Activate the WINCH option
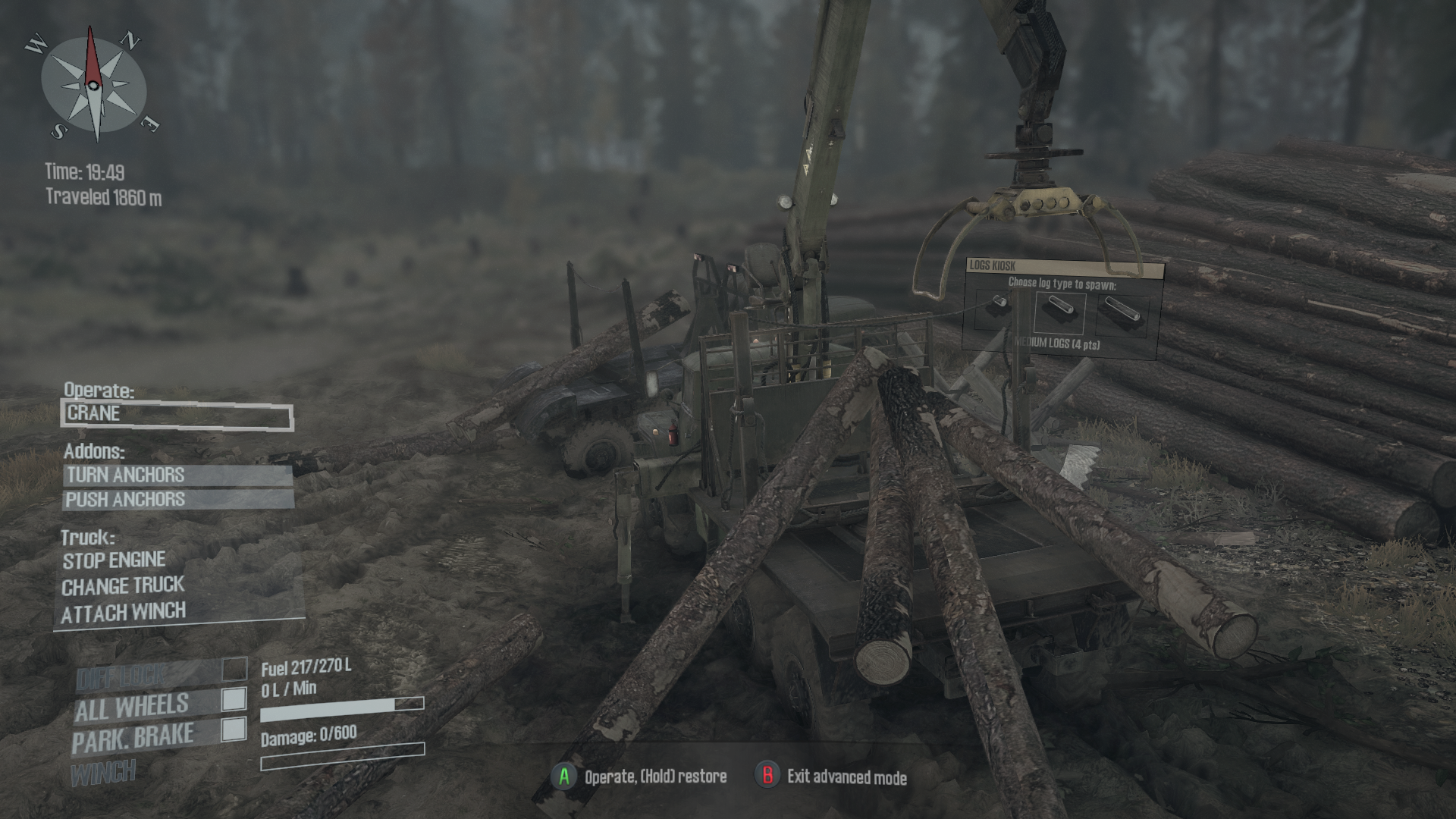The image size is (1456, 819). click(105, 773)
